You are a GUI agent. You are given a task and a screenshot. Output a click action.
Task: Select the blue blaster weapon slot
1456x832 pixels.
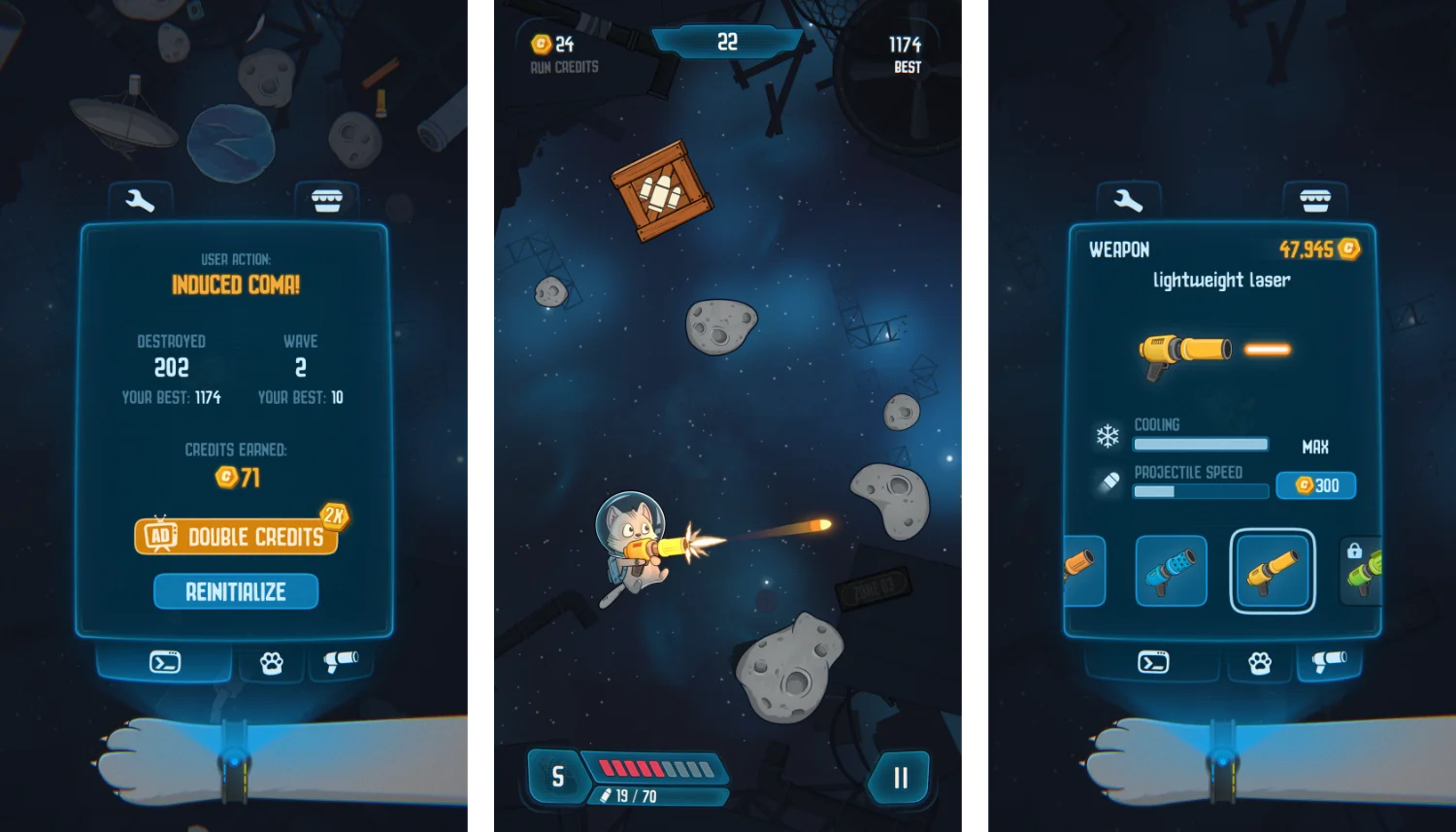[x=1172, y=571]
